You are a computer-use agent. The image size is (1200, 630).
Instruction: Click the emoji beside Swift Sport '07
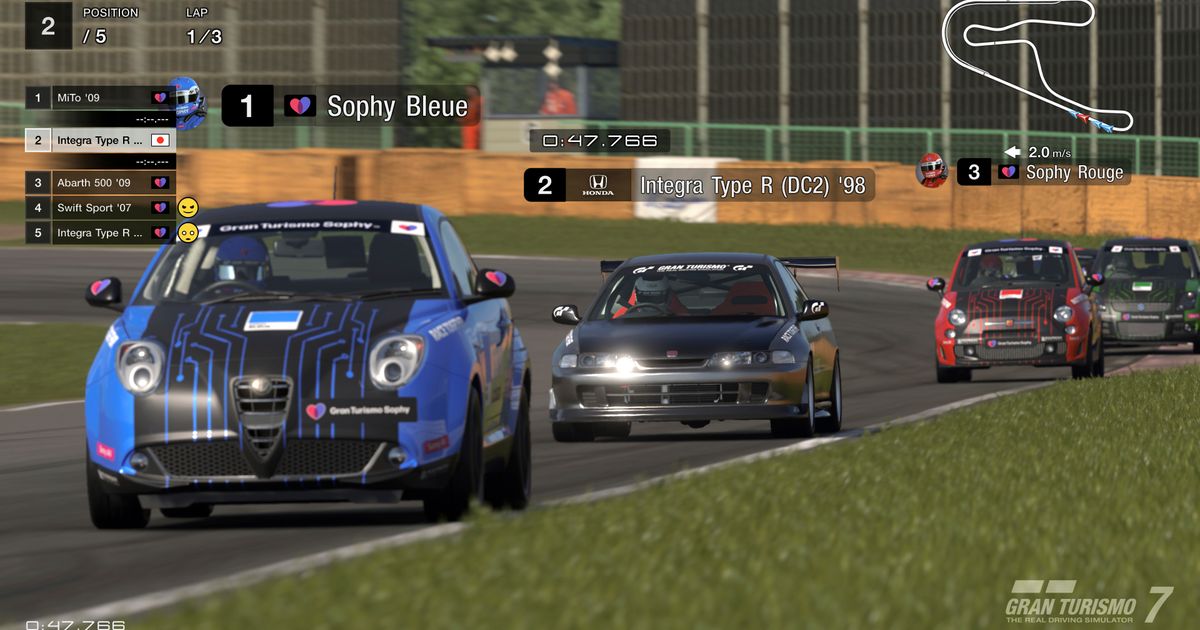tap(188, 208)
